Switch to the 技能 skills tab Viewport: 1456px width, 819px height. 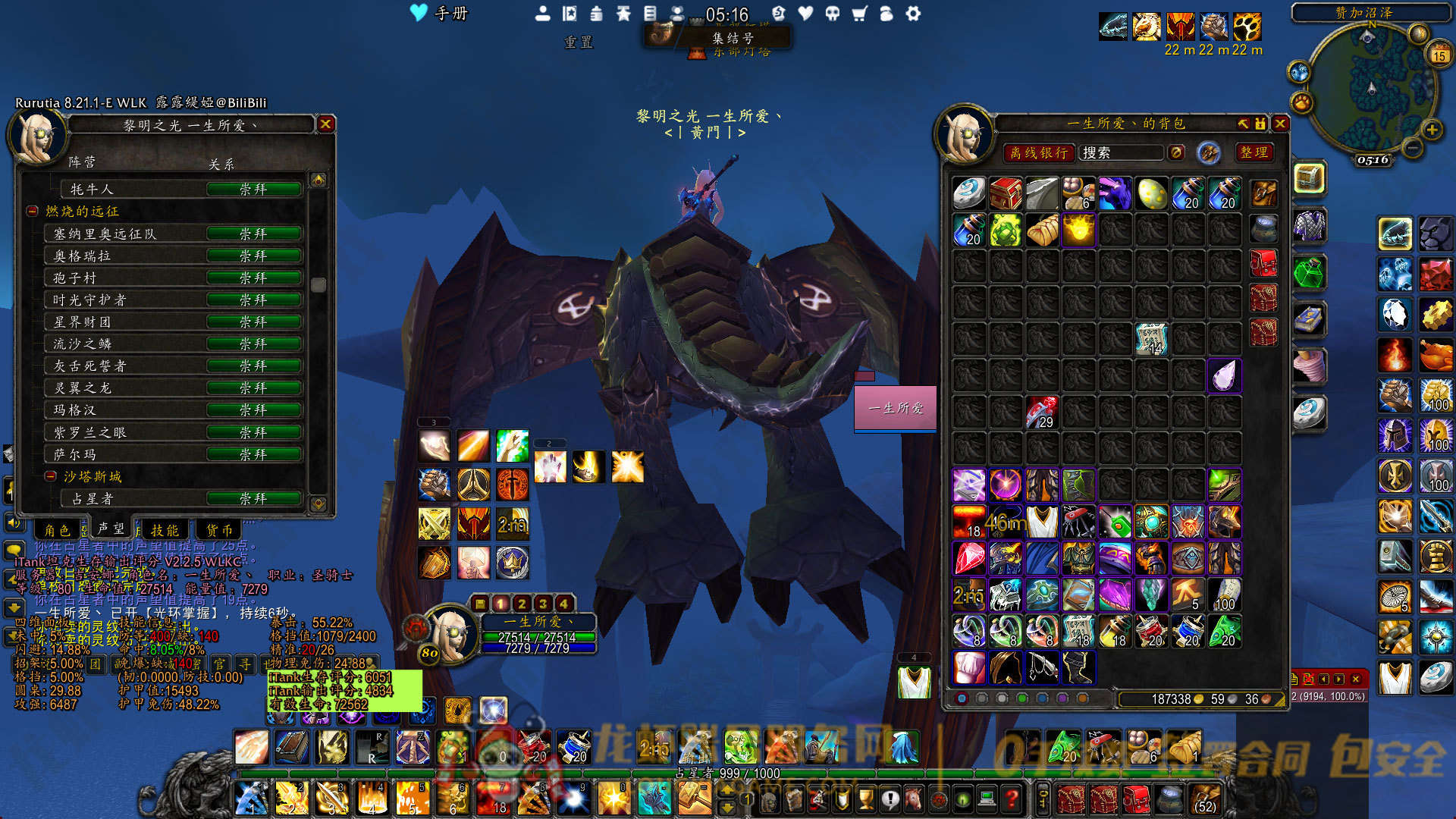165,530
